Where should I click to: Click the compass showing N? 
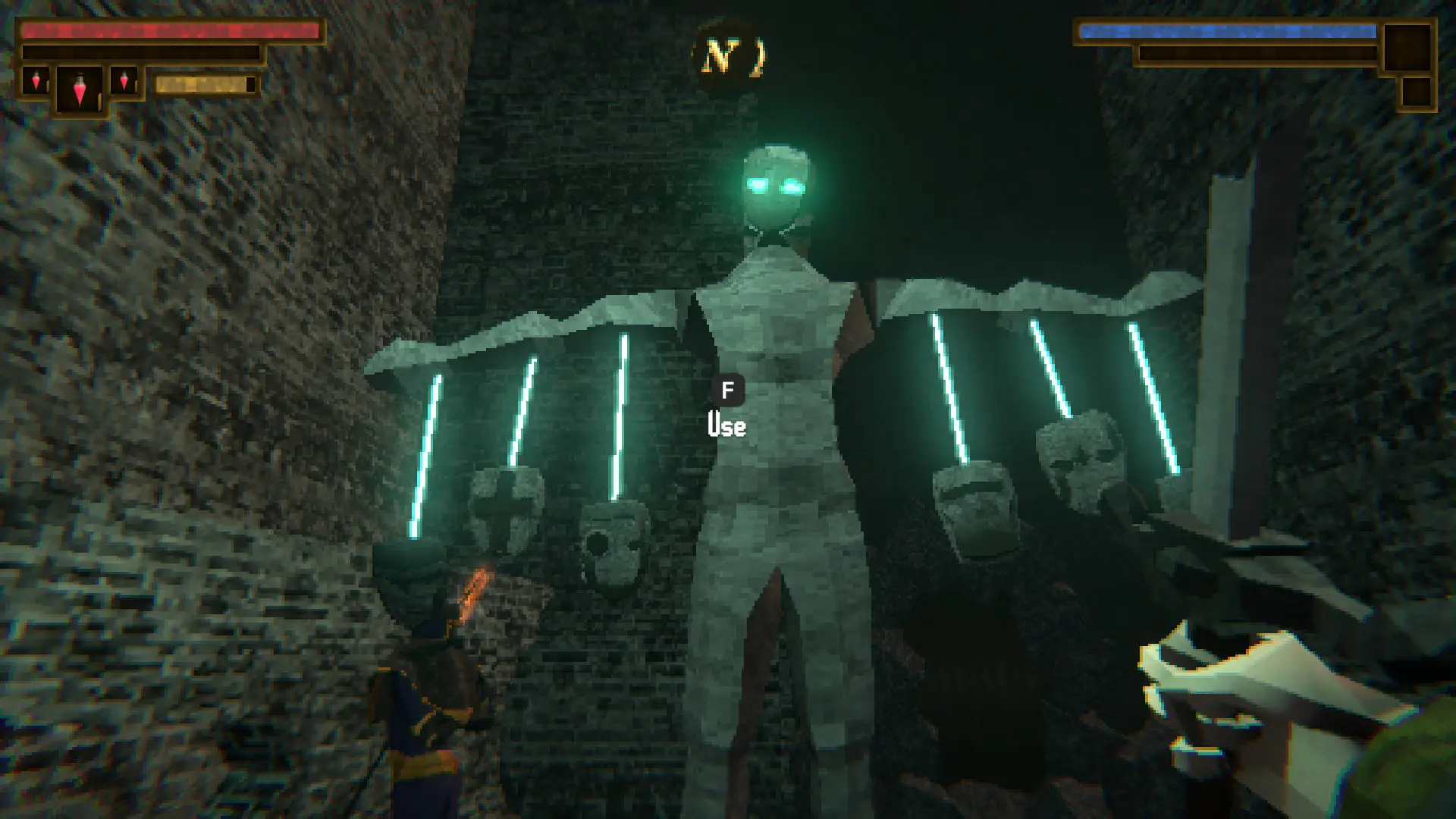point(727,57)
